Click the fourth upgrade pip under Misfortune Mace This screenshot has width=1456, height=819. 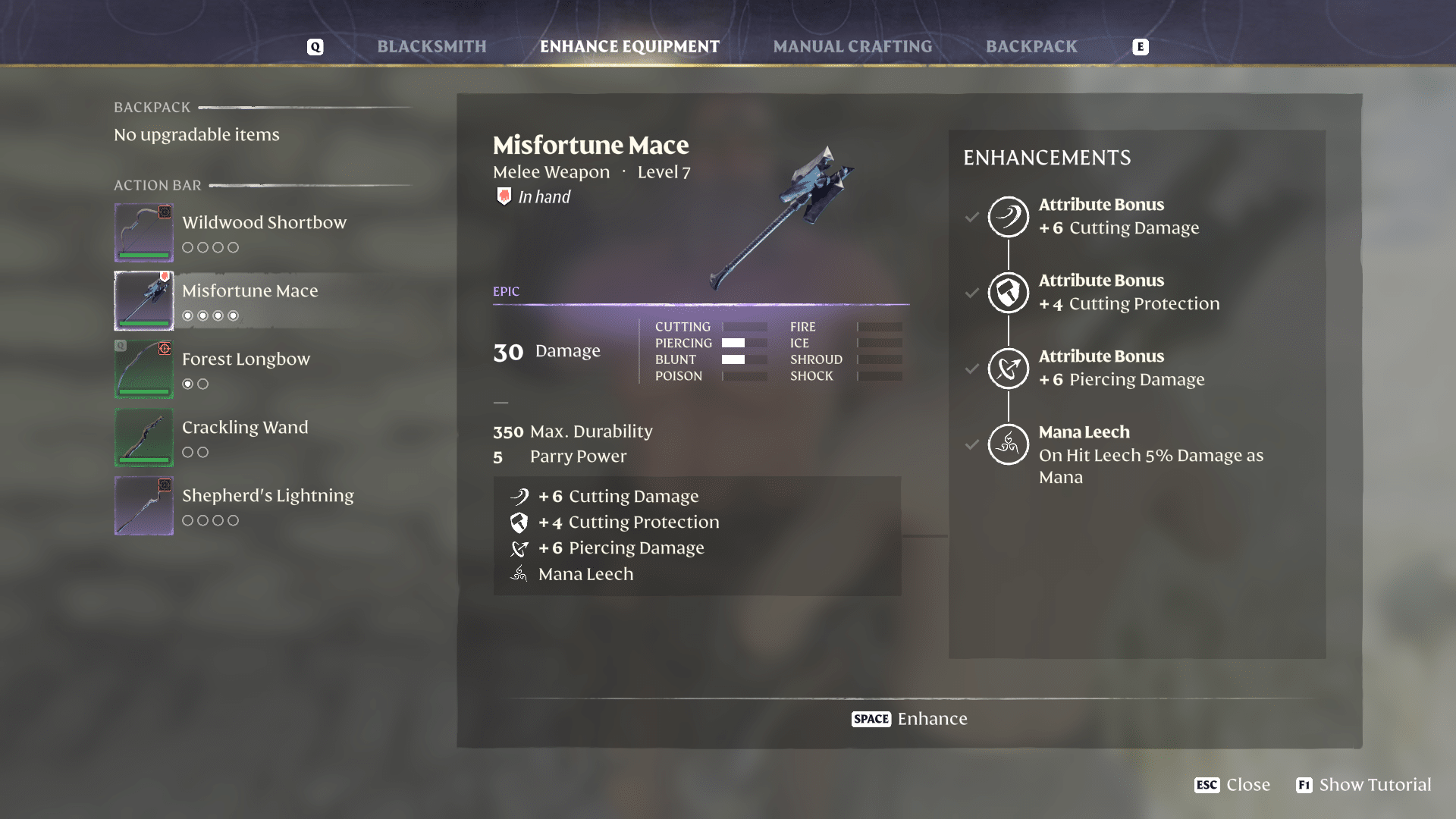233,315
